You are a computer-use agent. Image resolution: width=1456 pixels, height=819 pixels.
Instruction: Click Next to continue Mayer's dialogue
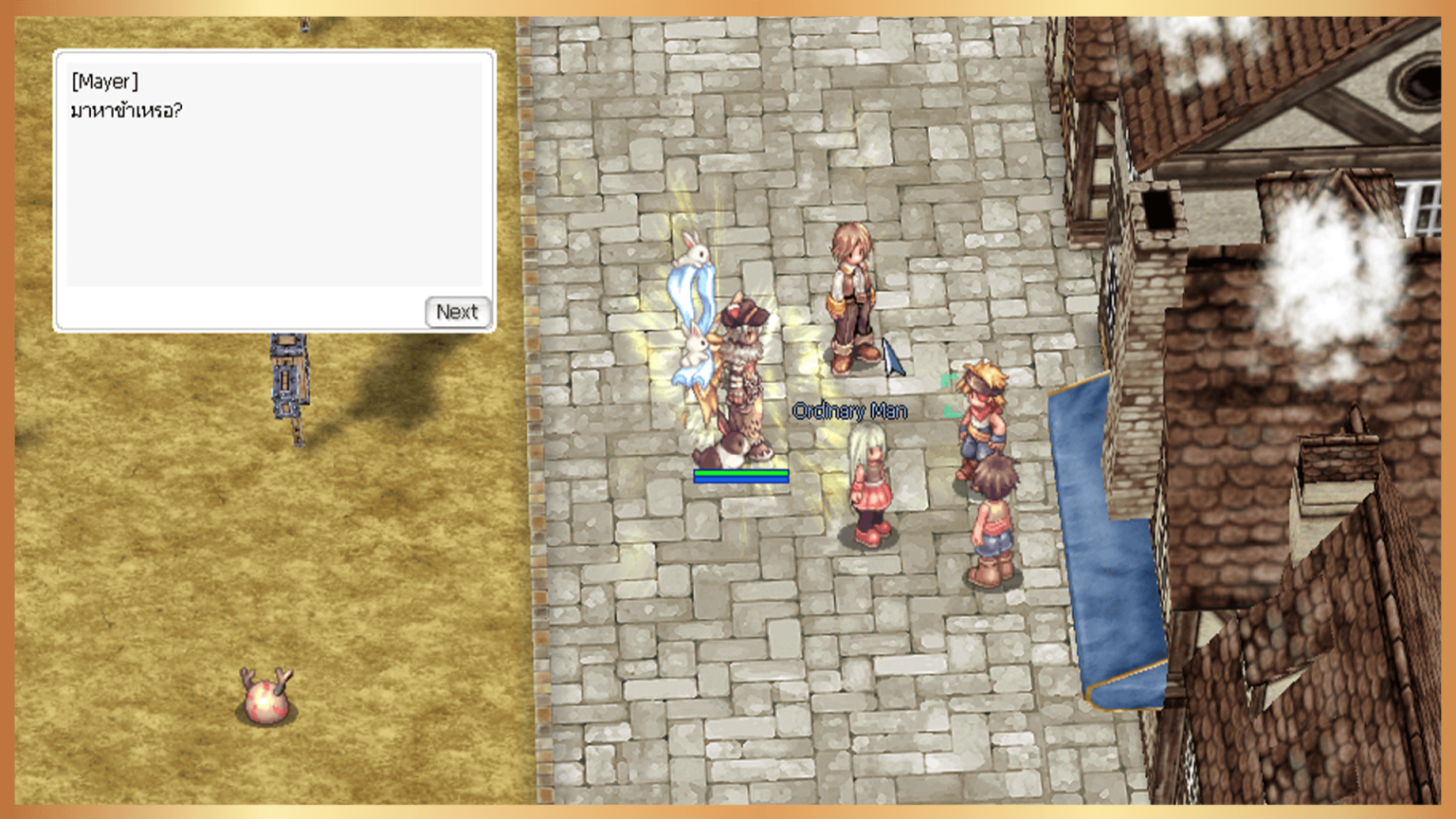[458, 312]
